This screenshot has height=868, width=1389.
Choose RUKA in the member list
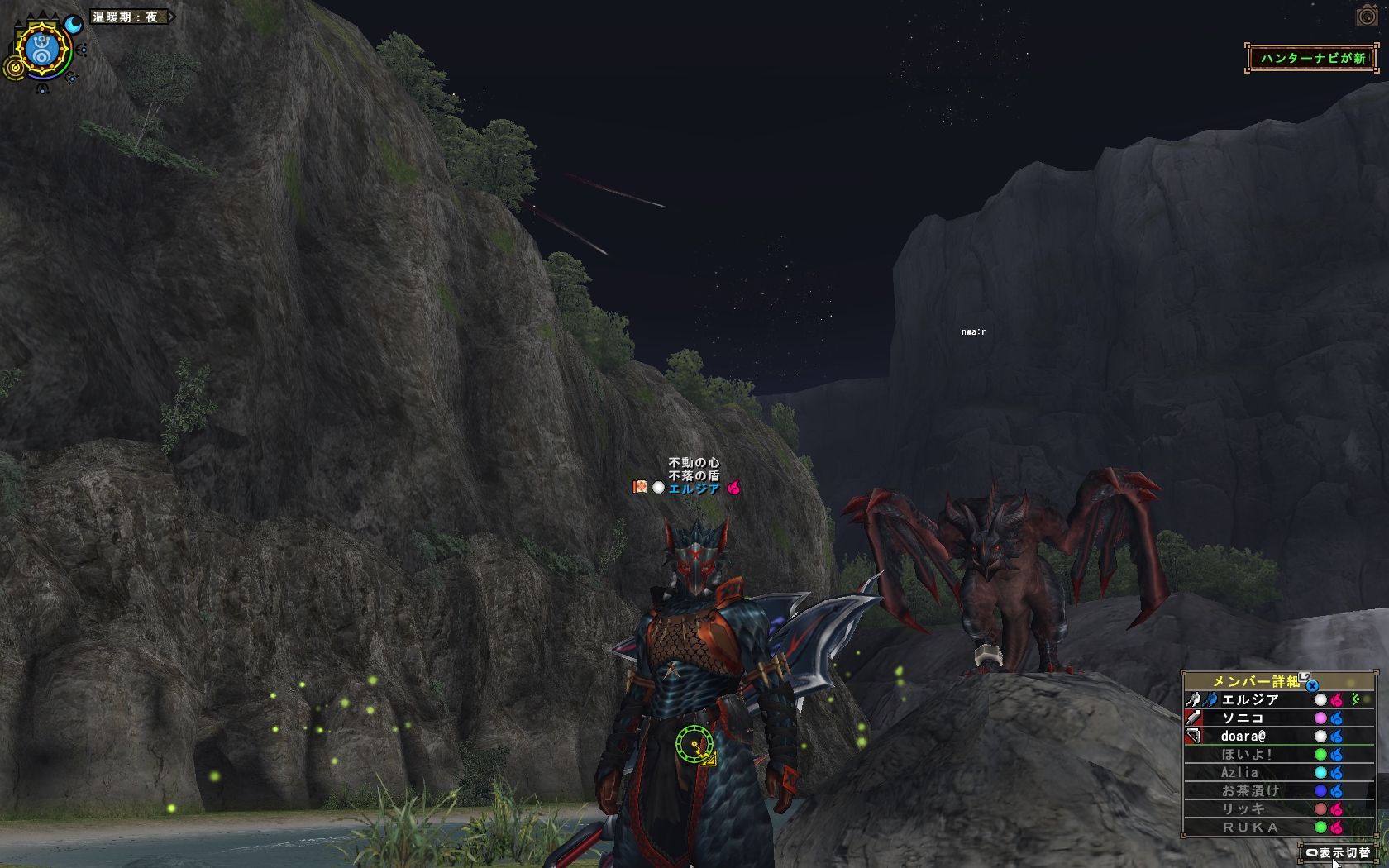[x=1249, y=827]
